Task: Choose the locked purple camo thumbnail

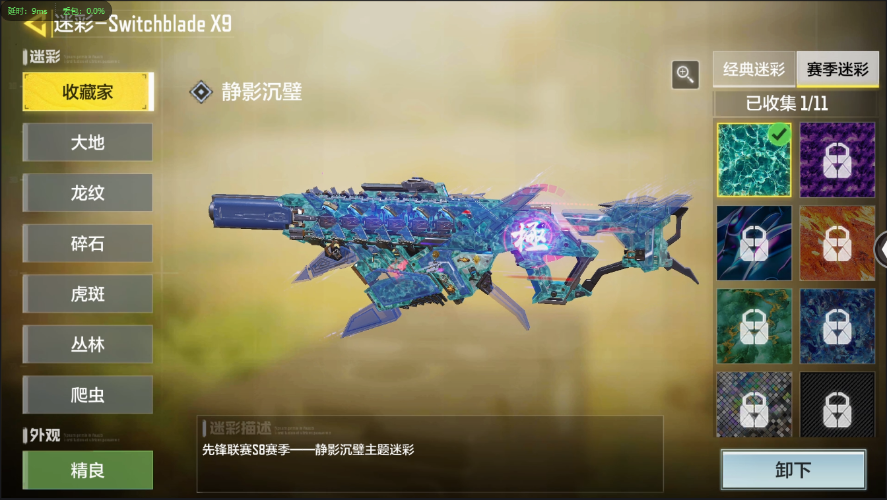Action: (838, 160)
